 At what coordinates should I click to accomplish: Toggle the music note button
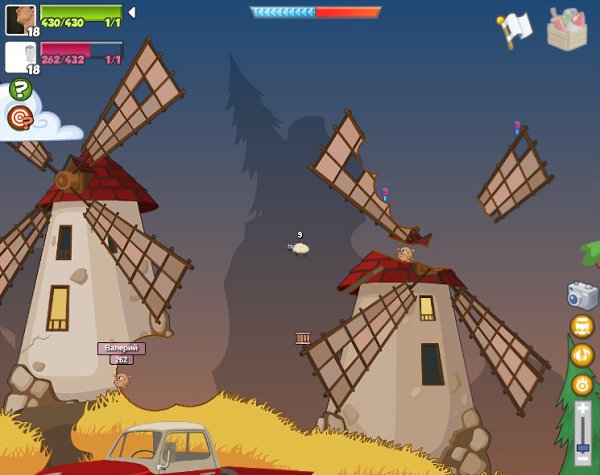pos(581,326)
